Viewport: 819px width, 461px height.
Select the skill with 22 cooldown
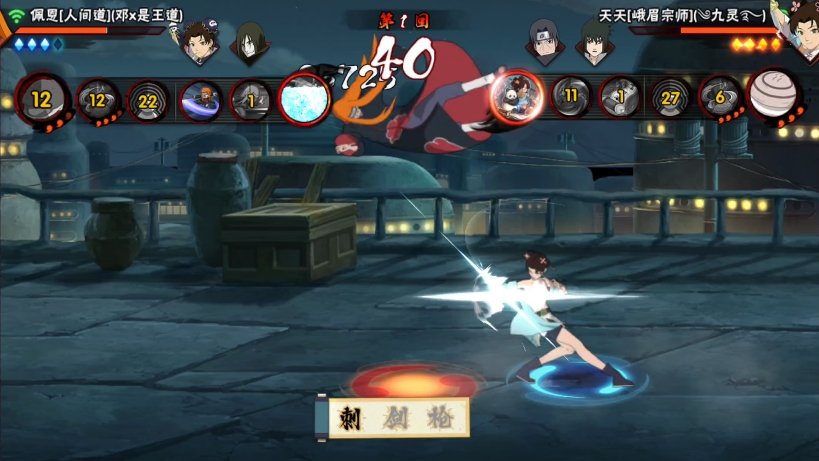click(x=148, y=99)
